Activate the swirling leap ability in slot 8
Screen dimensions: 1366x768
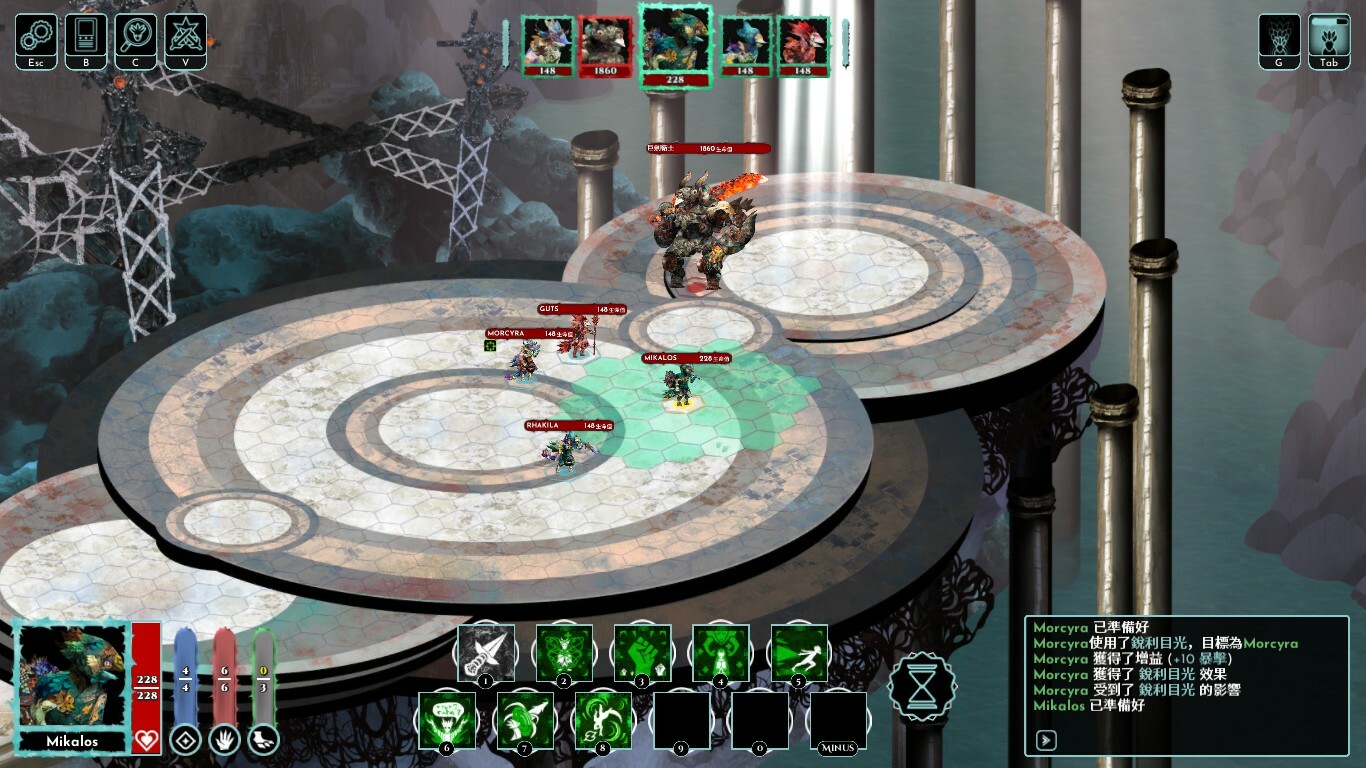[x=603, y=718]
